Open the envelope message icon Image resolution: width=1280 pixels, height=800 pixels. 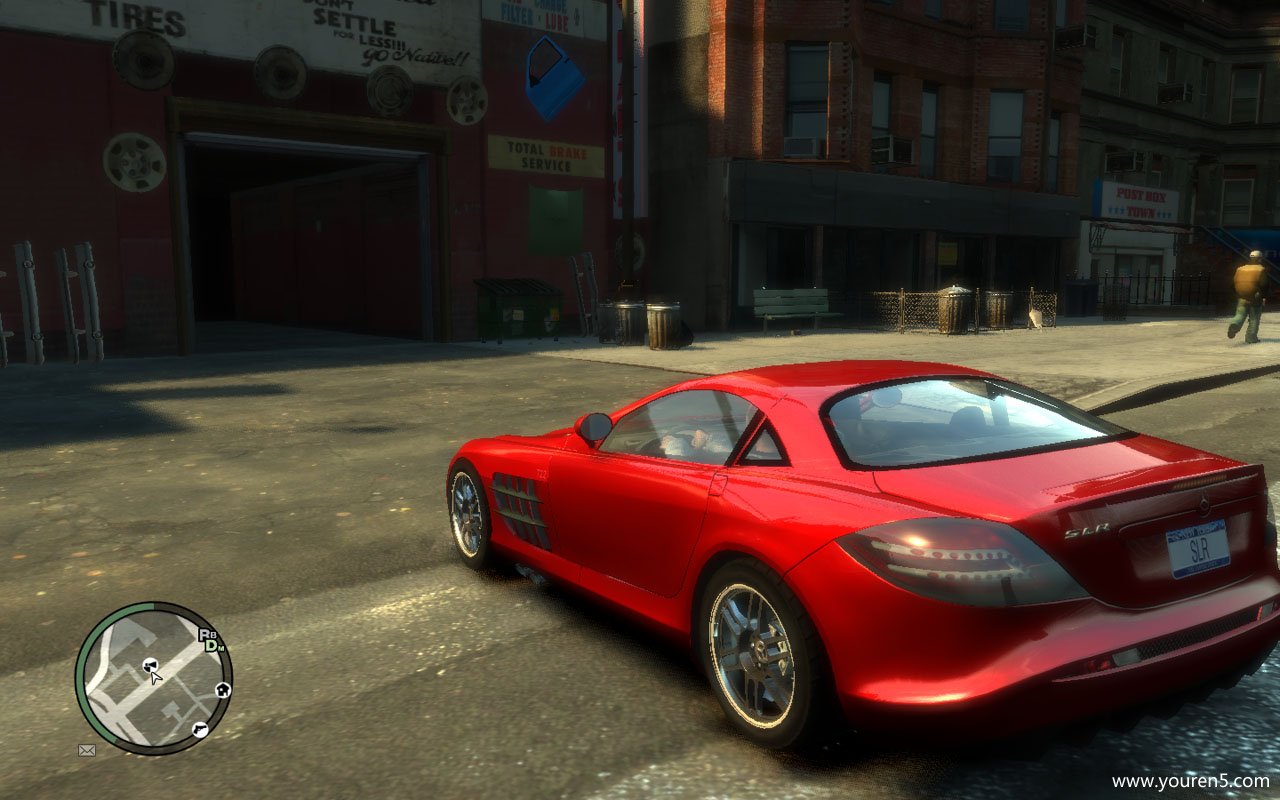coord(87,750)
